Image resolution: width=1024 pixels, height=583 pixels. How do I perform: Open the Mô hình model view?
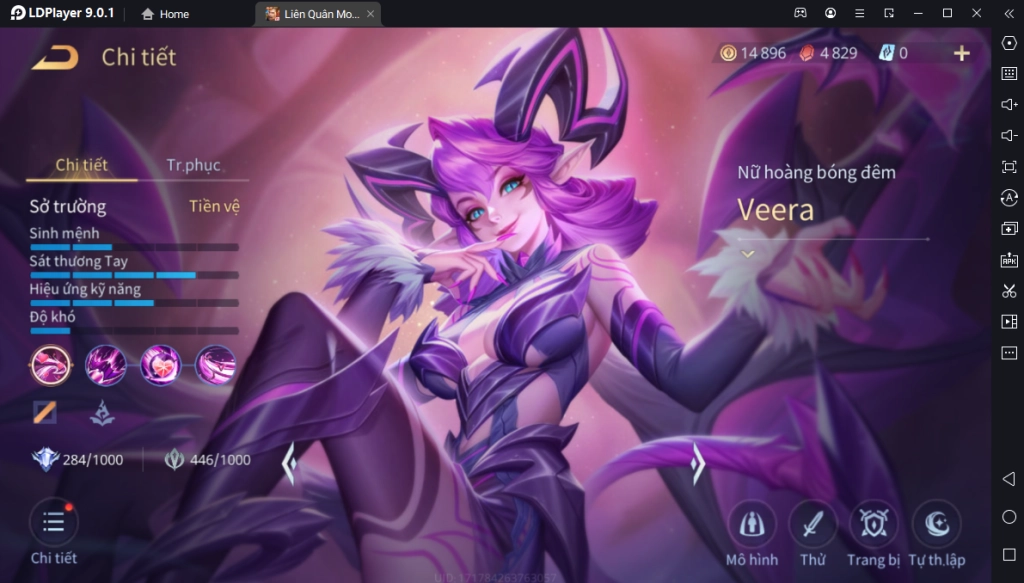[751, 523]
